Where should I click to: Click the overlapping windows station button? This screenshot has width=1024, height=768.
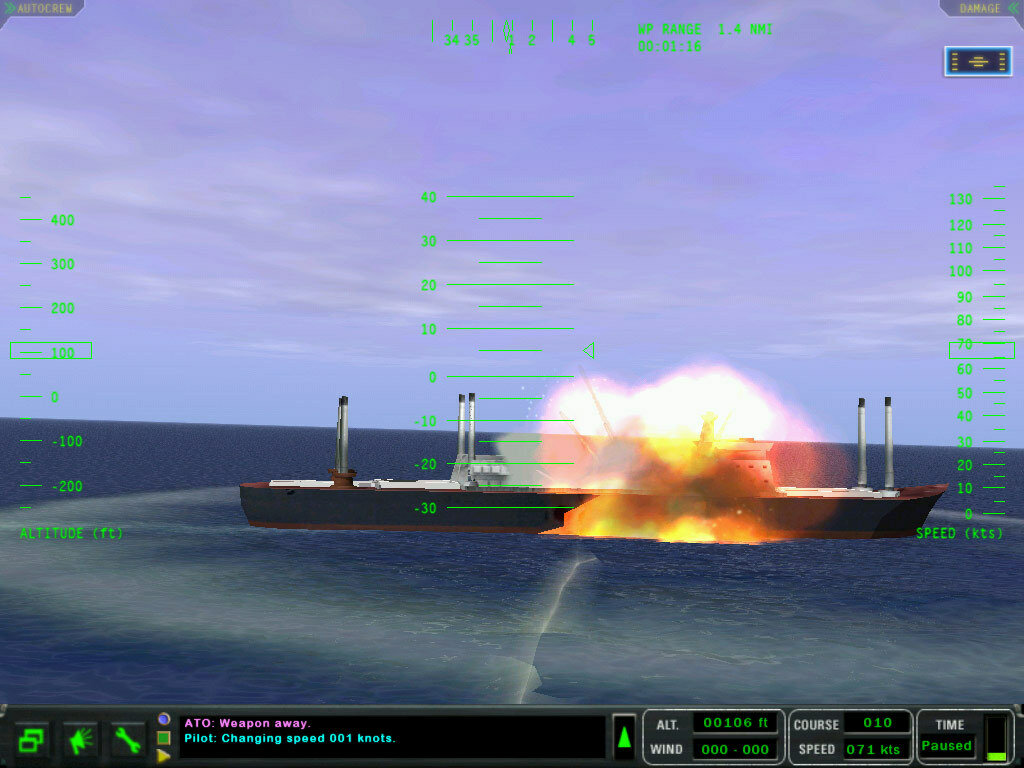[32, 740]
